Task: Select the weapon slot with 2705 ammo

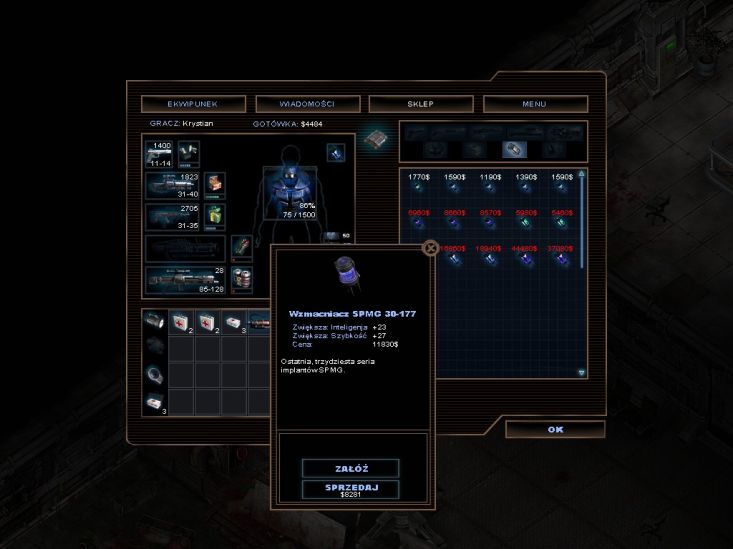Action: (x=173, y=217)
